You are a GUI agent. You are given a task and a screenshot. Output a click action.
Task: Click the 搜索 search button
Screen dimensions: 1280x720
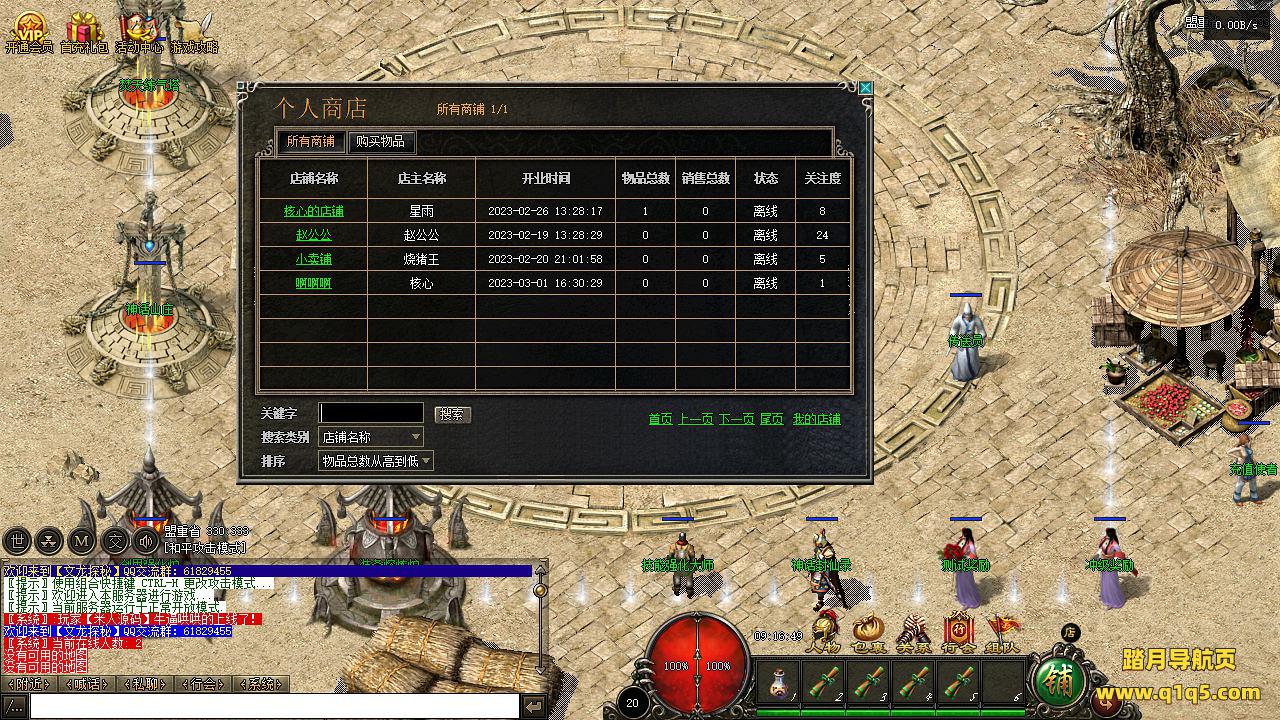click(x=452, y=414)
